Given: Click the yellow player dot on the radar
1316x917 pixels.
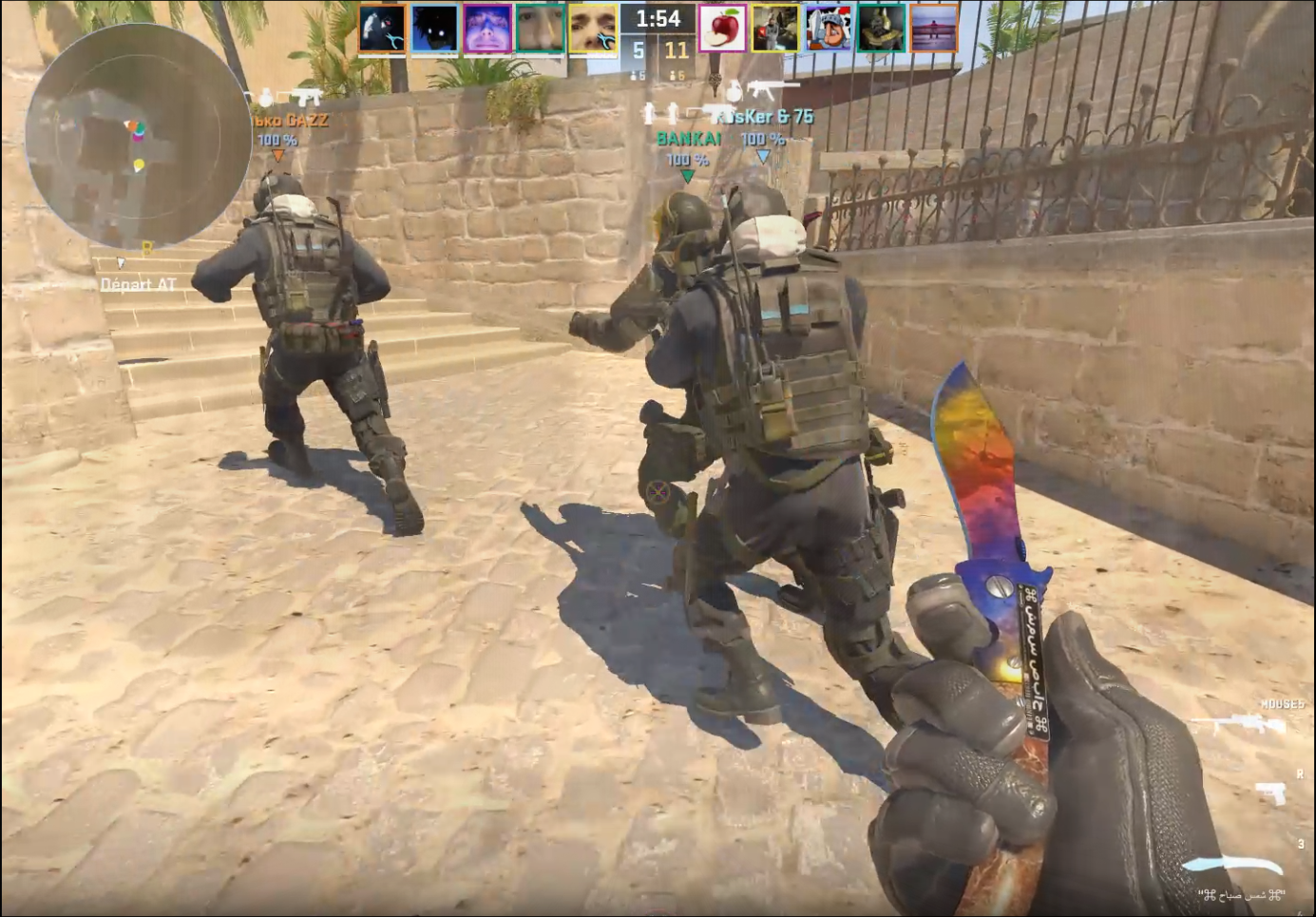Looking at the screenshot, I should pos(140,163).
